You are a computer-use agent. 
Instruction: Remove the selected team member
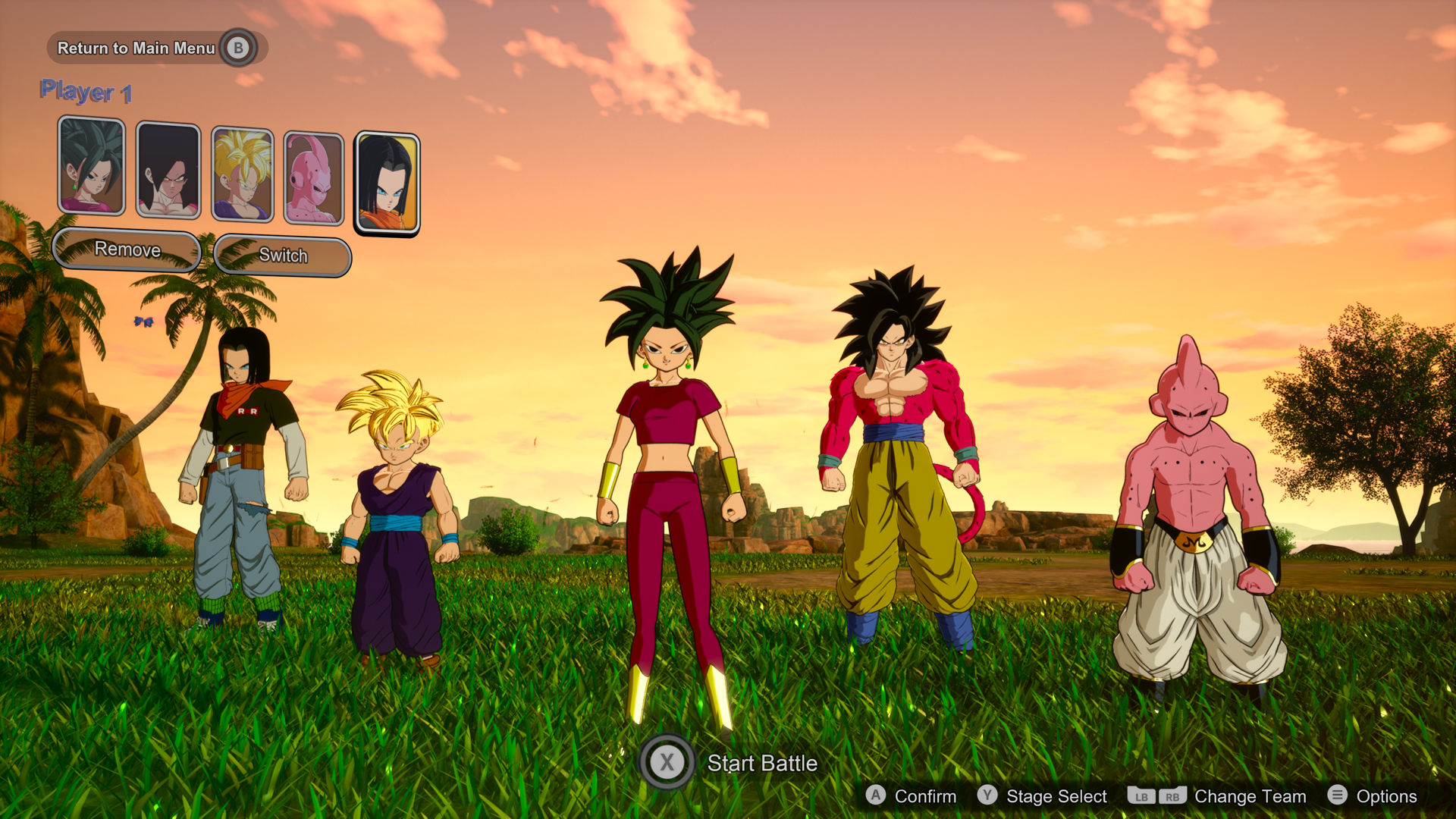(x=127, y=249)
